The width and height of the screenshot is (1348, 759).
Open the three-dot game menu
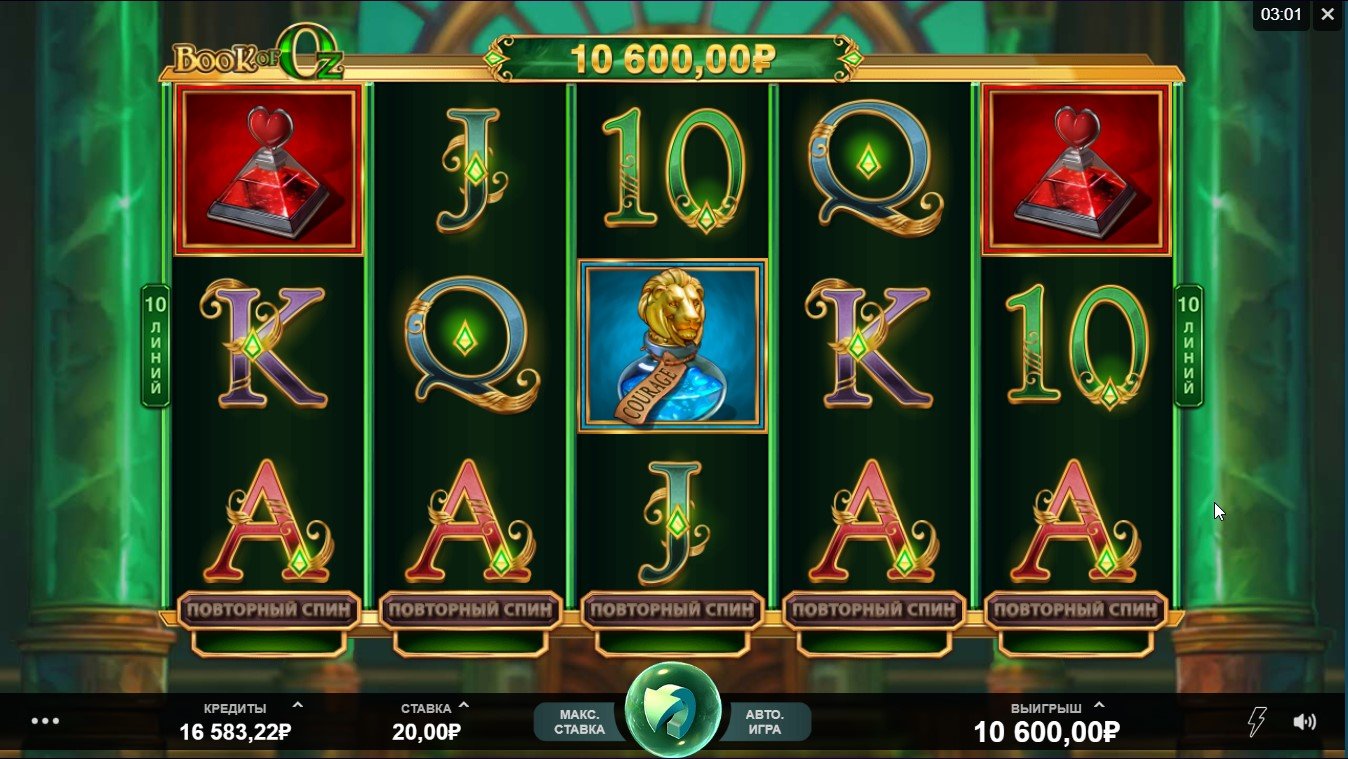(45, 720)
